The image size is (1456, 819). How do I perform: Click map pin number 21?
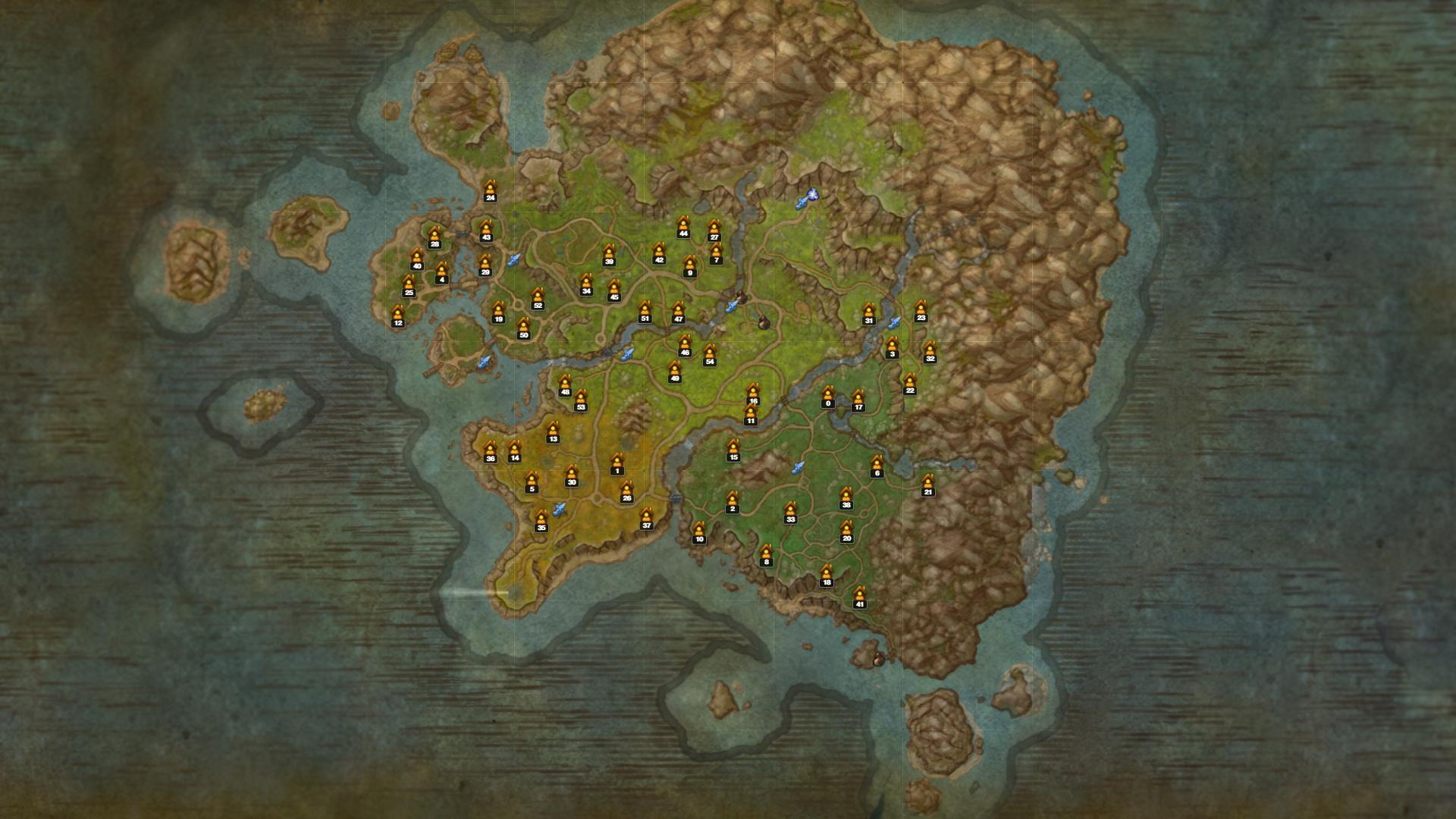click(x=927, y=485)
